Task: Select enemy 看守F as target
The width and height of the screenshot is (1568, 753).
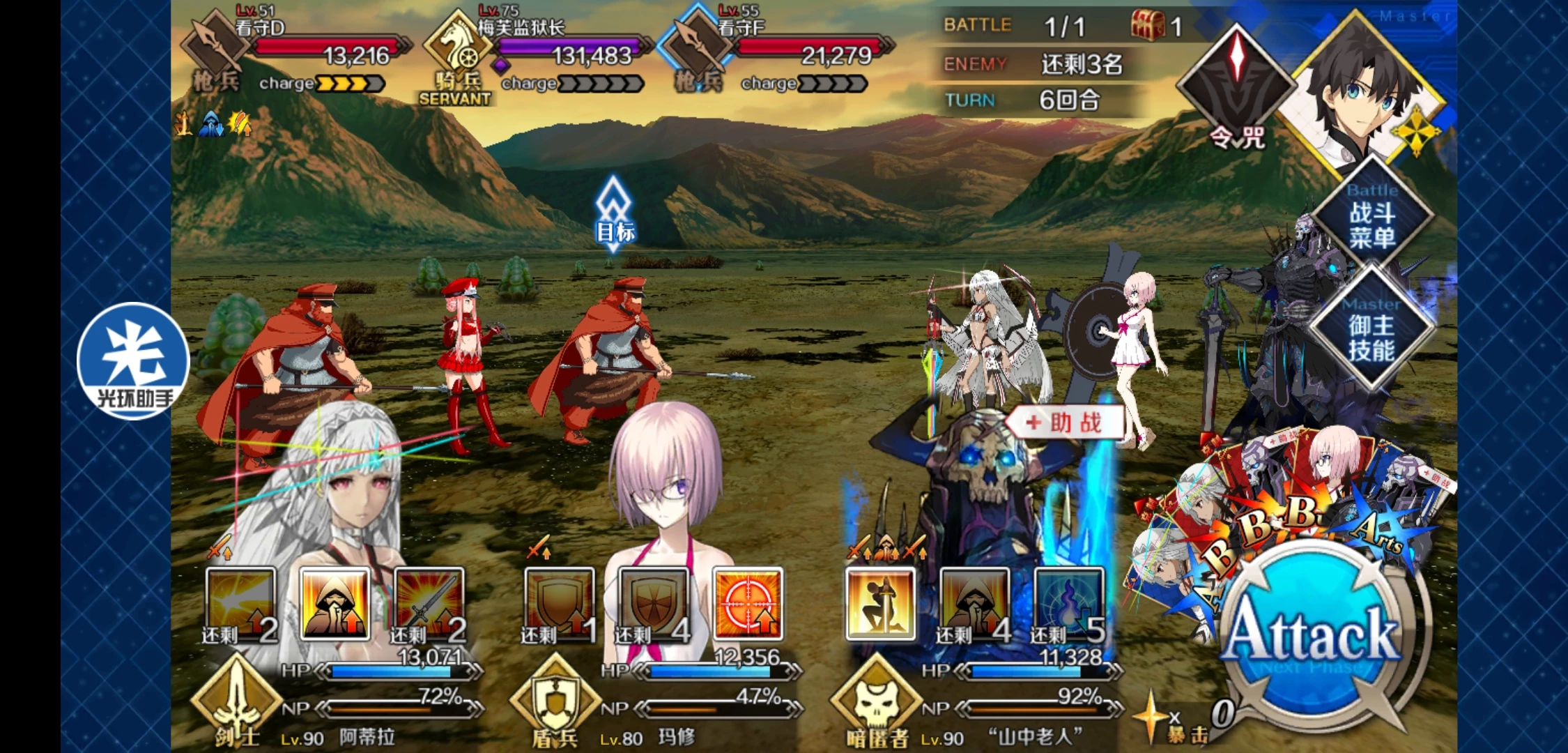Action: coord(777,52)
